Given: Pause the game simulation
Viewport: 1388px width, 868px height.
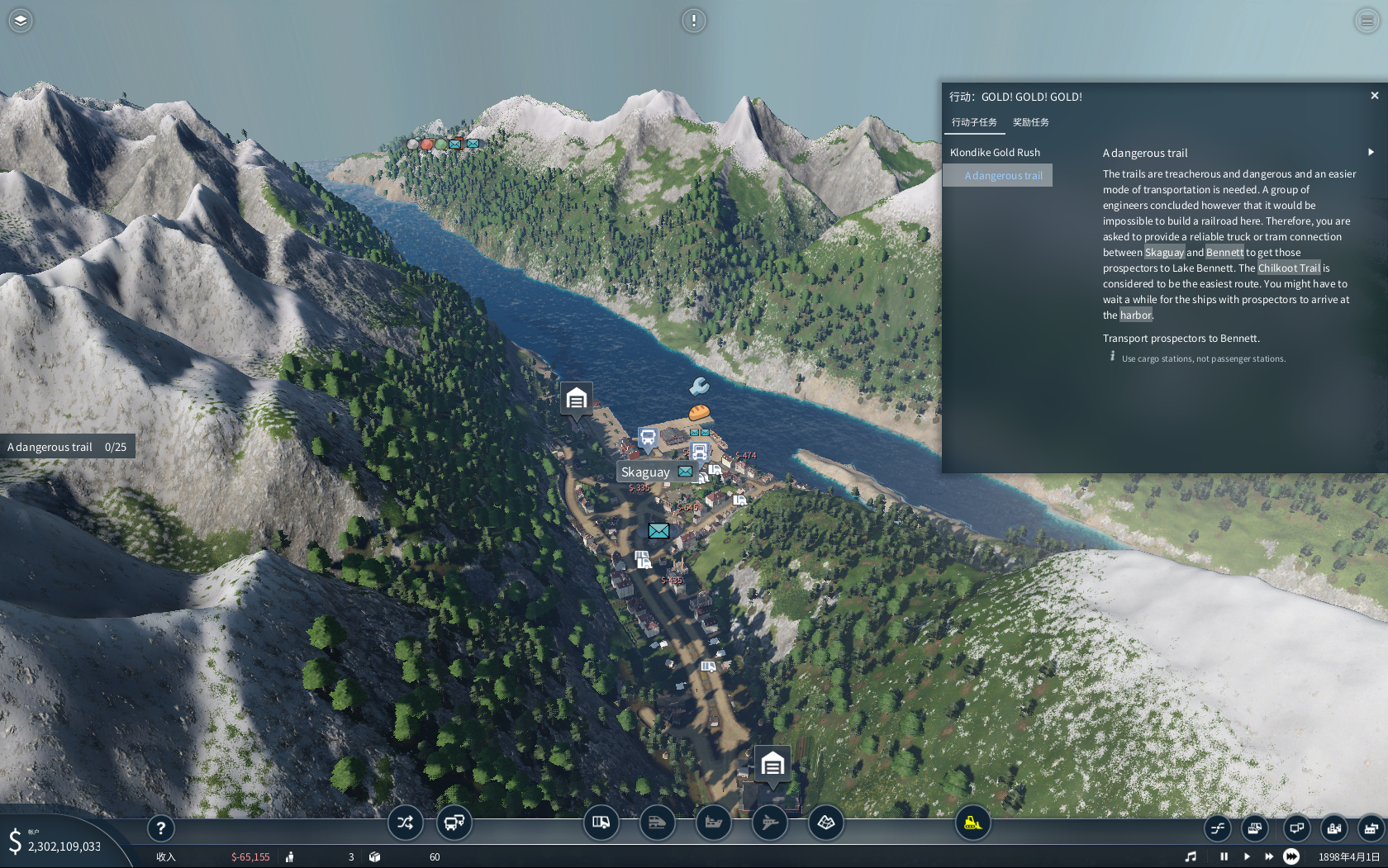Looking at the screenshot, I should (x=1224, y=856).
